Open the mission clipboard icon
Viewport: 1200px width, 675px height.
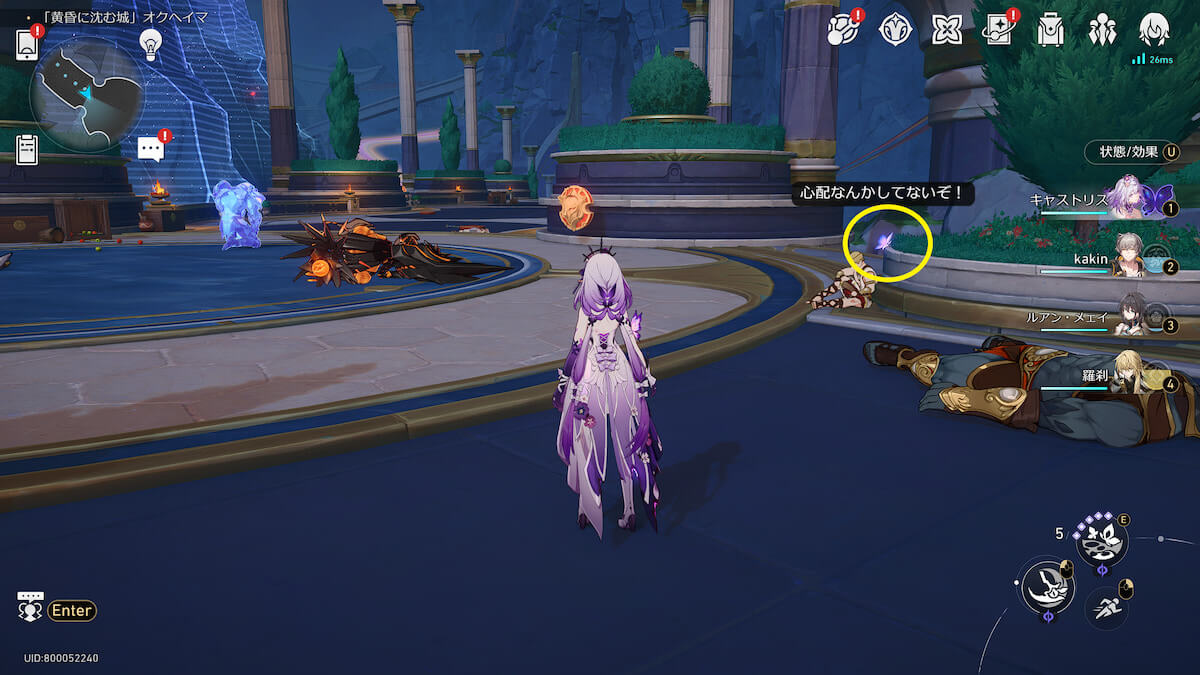tap(27, 149)
